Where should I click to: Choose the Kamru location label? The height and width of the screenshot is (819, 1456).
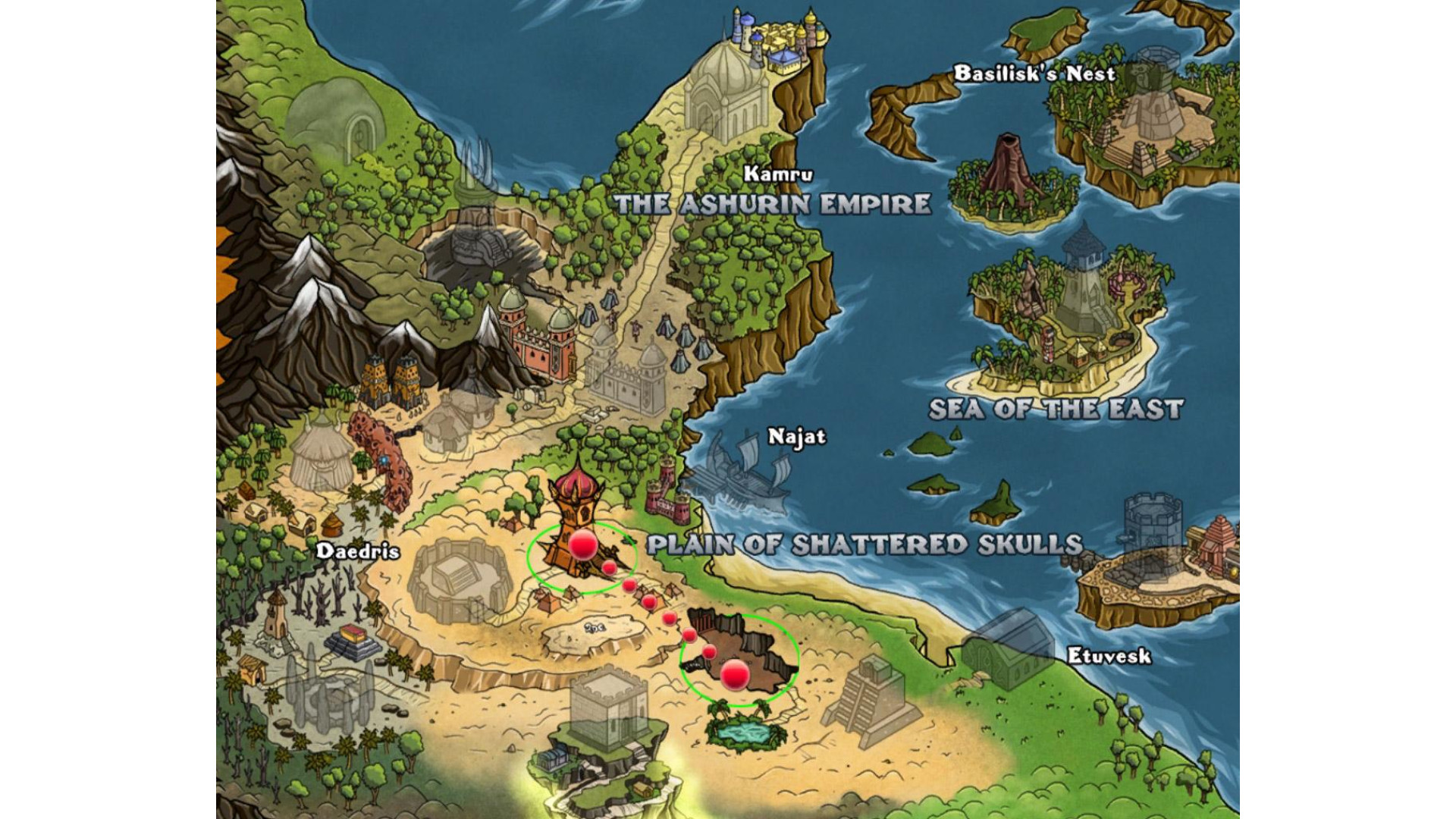point(777,174)
